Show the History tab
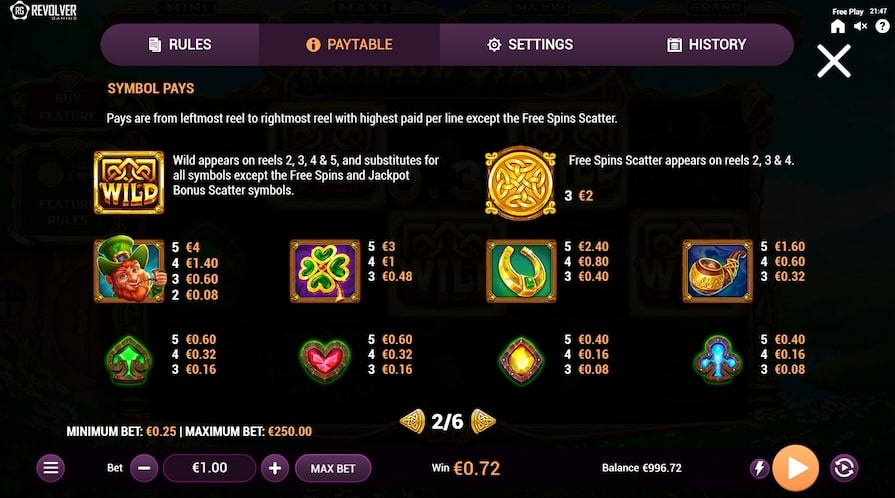895x498 pixels. pyautogui.click(x=706, y=45)
